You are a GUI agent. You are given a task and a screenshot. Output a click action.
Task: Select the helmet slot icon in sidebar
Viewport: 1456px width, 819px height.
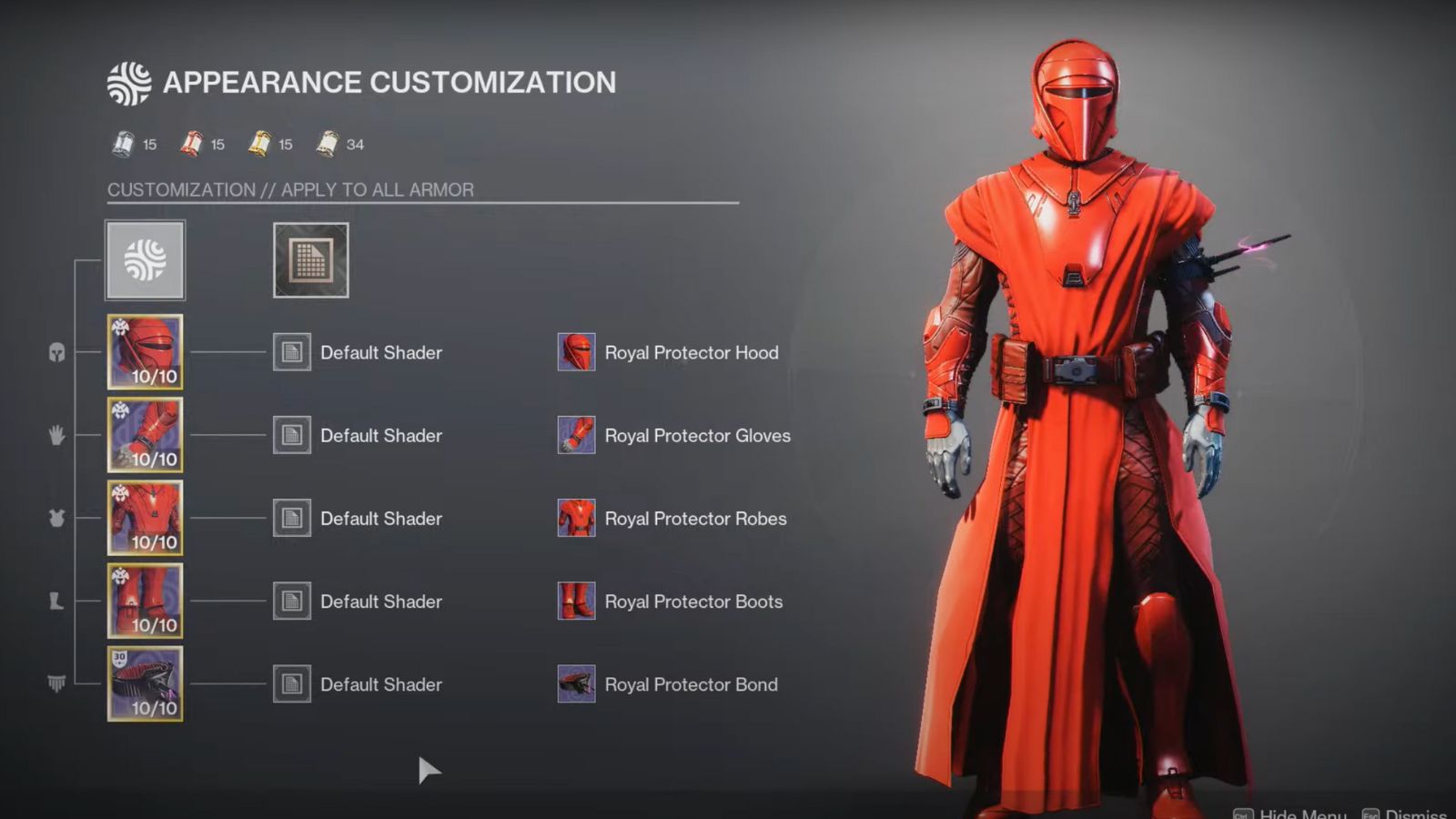[55, 353]
